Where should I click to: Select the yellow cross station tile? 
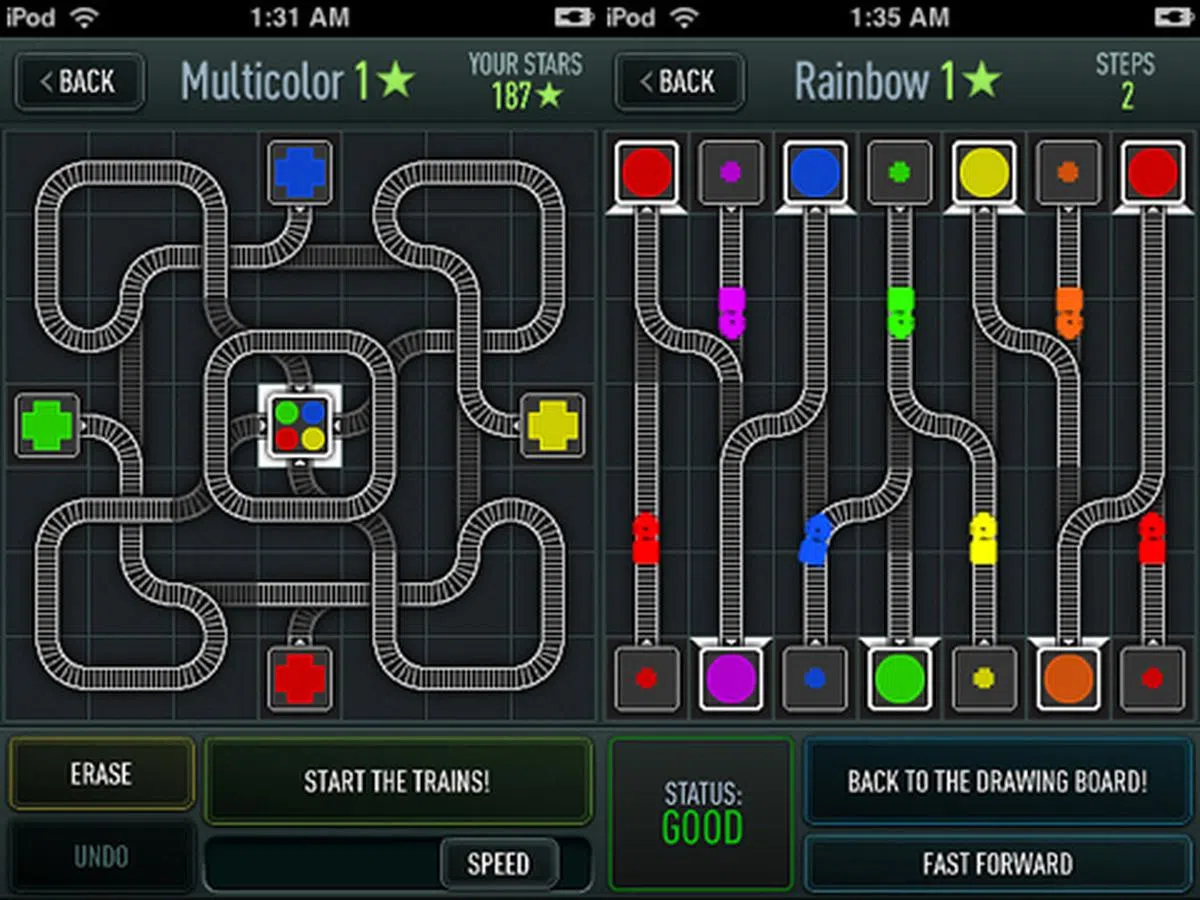(553, 426)
